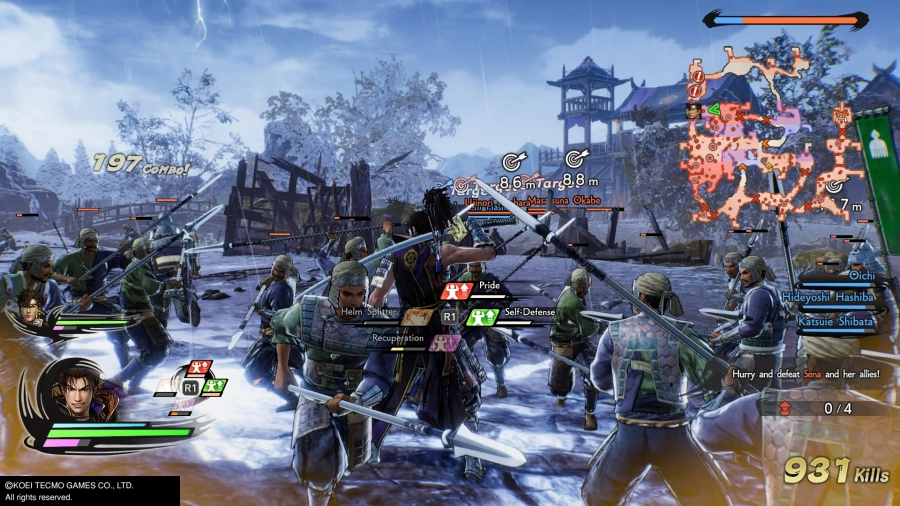Screen dimensions: 900x506
Task: Trigger the Helm Splitter skill icon
Action: [x=415, y=316]
